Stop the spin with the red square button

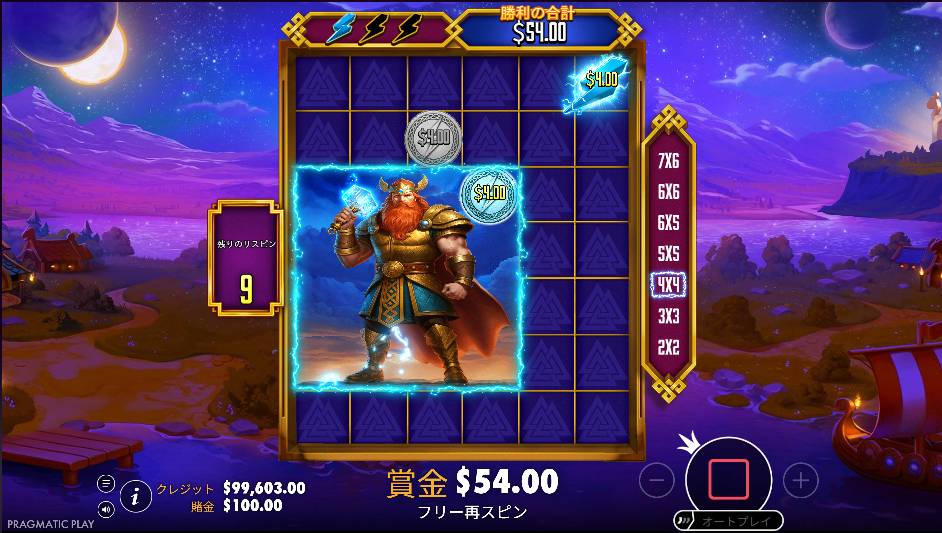tap(728, 480)
